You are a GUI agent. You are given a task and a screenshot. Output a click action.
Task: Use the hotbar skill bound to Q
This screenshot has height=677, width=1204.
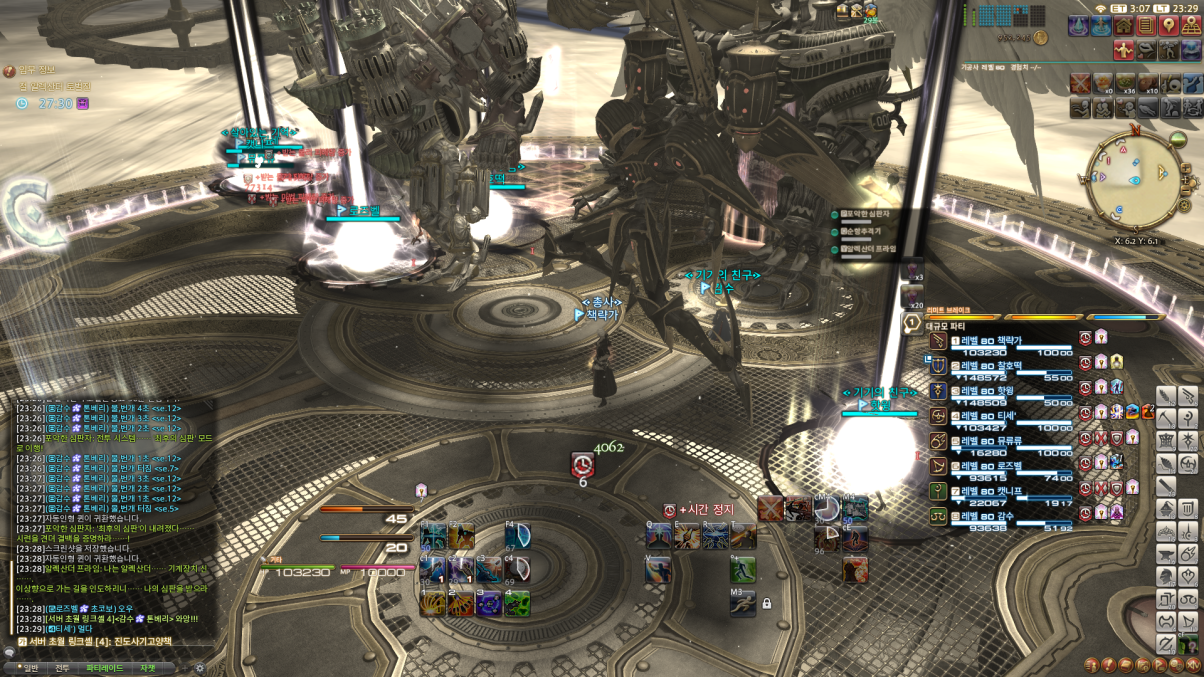click(659, 536)
